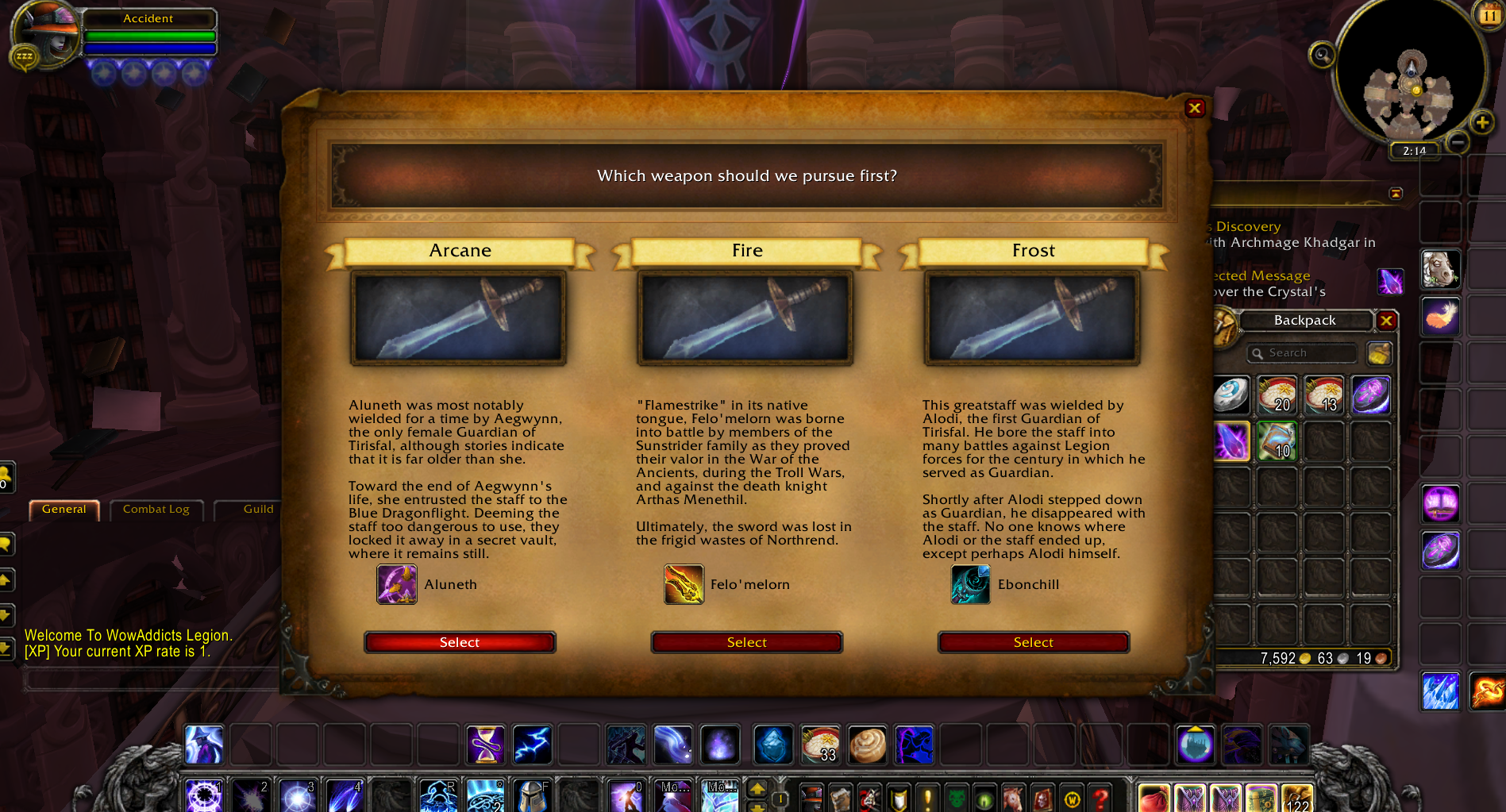Click the Felo'melorn sword icon
The image size is (1506, 812).
coord(684,584)
